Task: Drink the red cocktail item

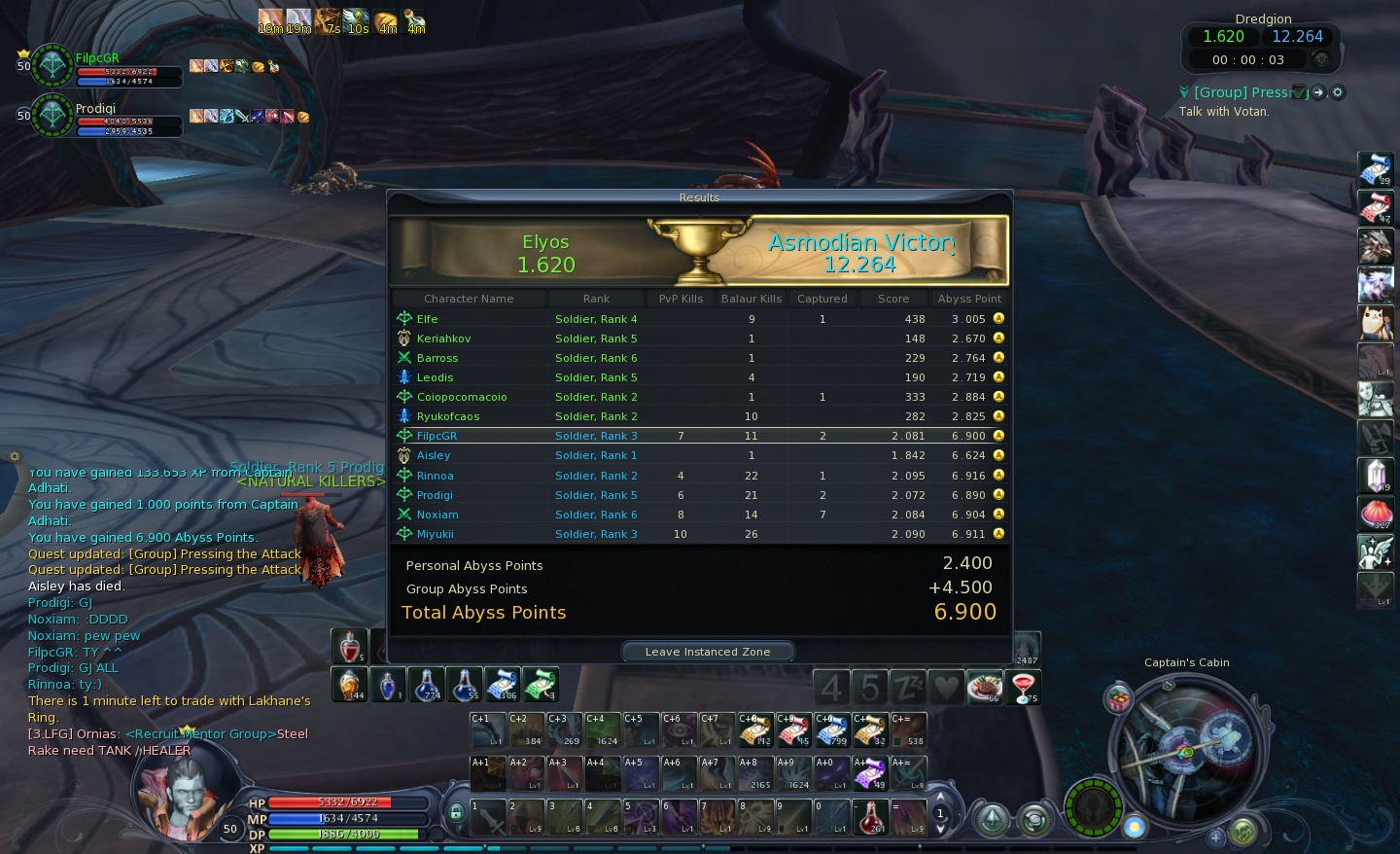Action: pyautogui.click(x=1024, y=687)
